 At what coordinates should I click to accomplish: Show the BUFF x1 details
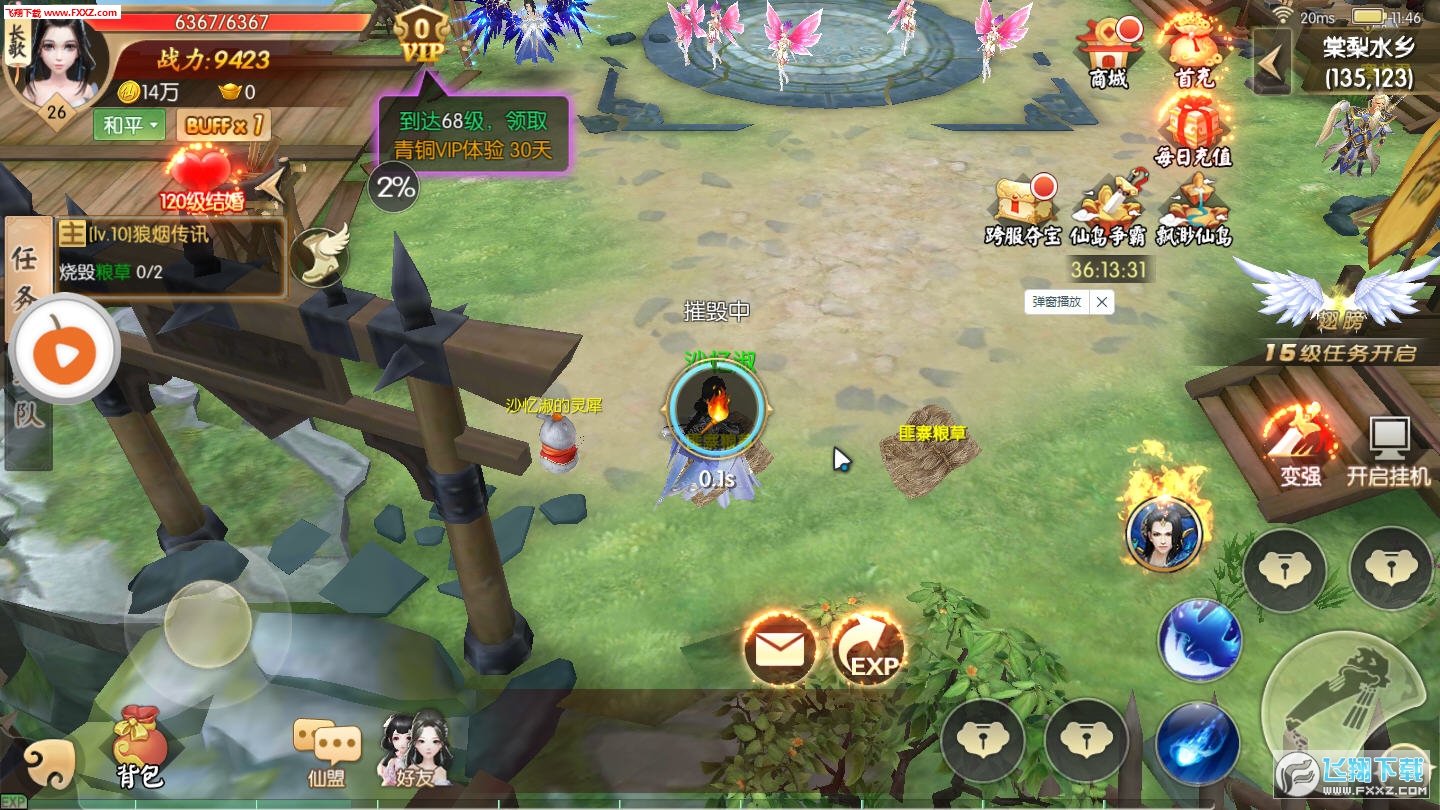click(x=224, y=125)
